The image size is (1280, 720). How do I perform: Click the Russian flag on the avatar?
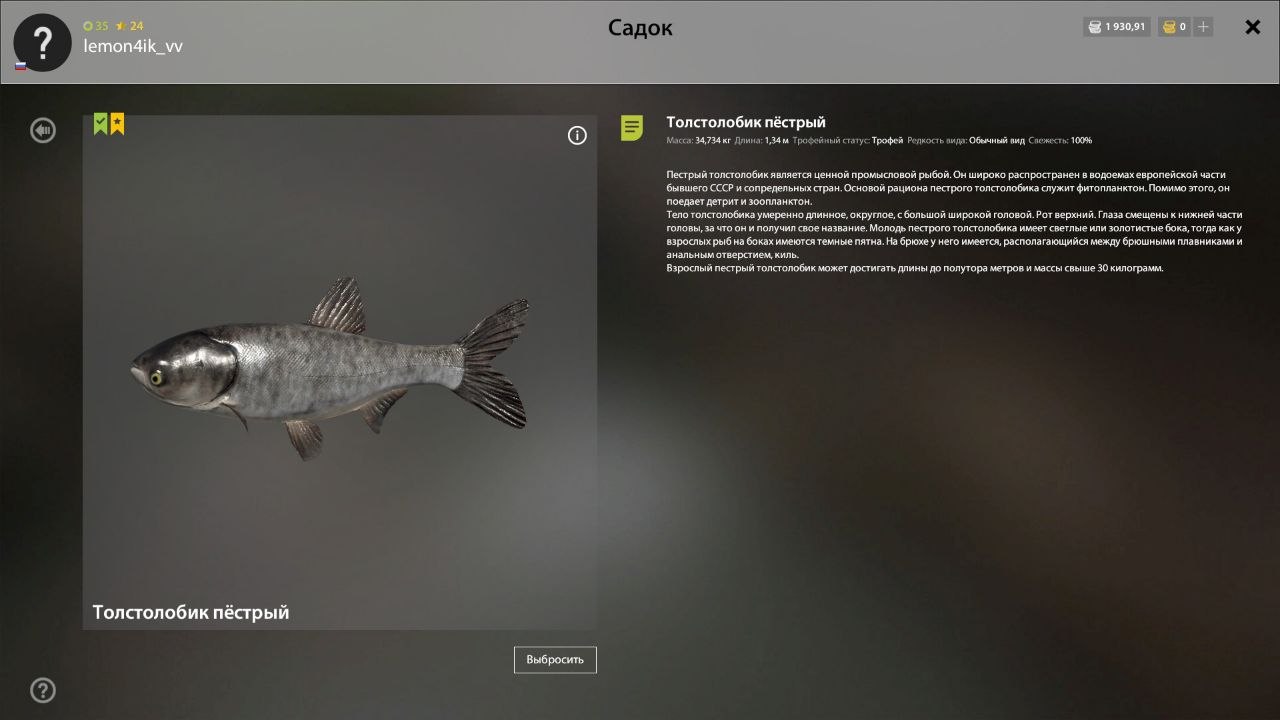click(x=21, y=65)
